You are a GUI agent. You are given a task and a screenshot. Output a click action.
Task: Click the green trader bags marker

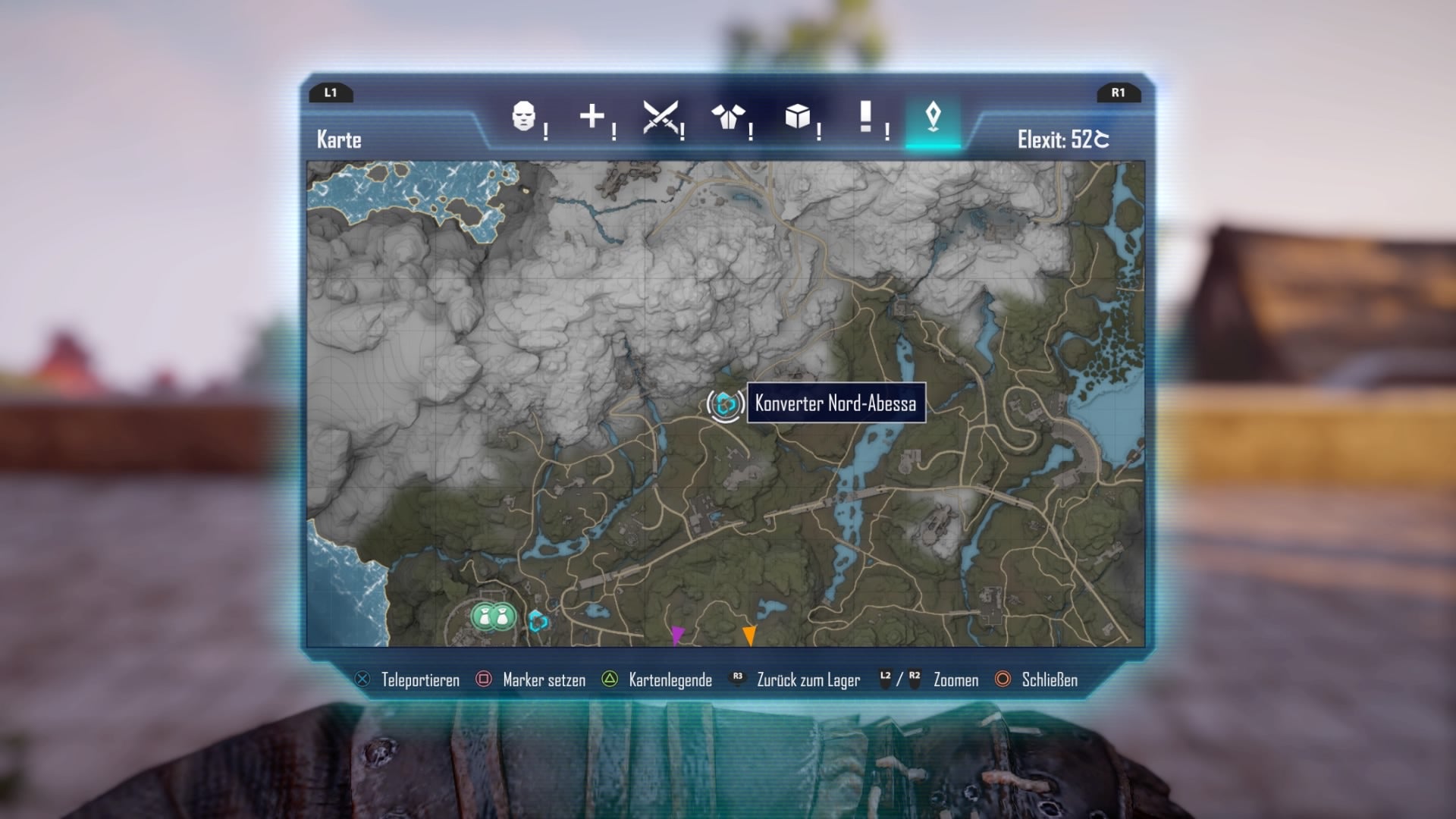[x=493, y=617]
